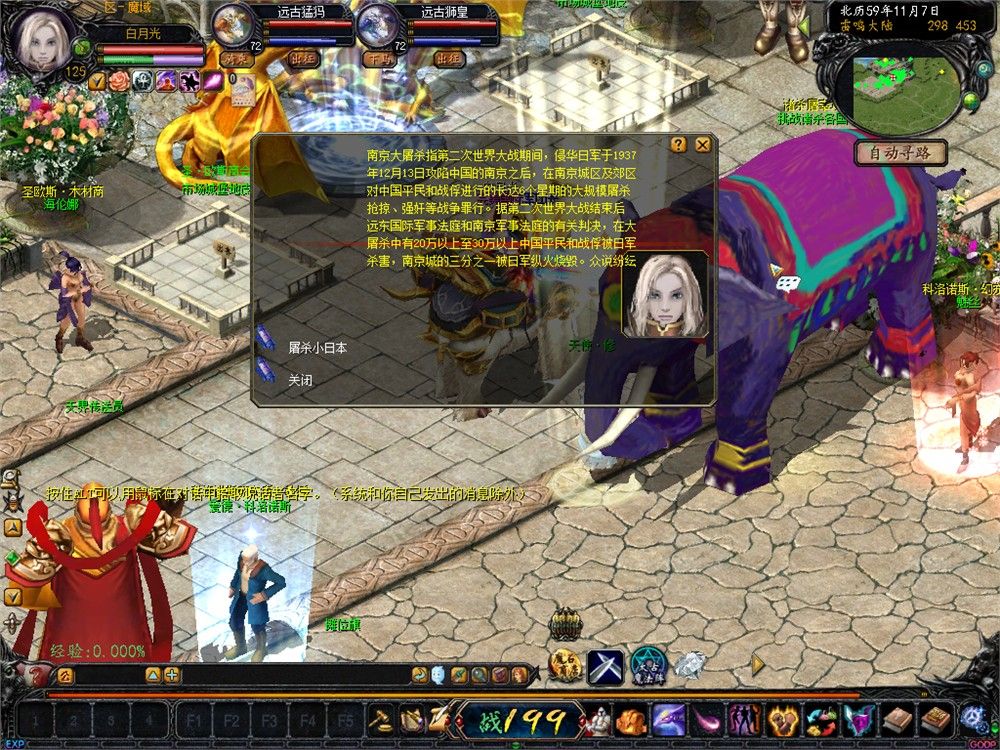
Task: Click the question mark button on the dialogue window
Action: (x=679, y=144)
